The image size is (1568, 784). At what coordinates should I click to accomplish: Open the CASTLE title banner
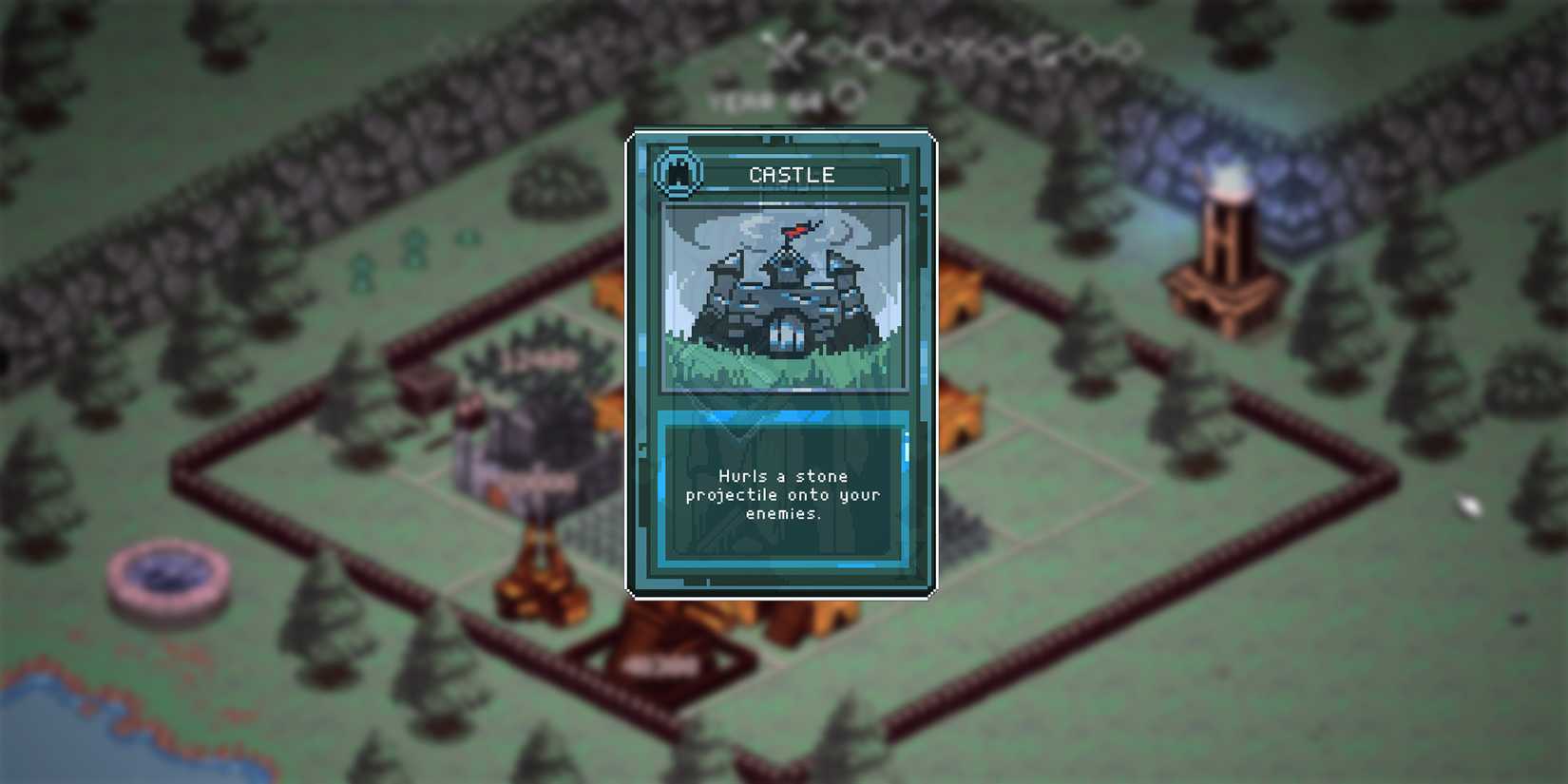pos(791,174)
